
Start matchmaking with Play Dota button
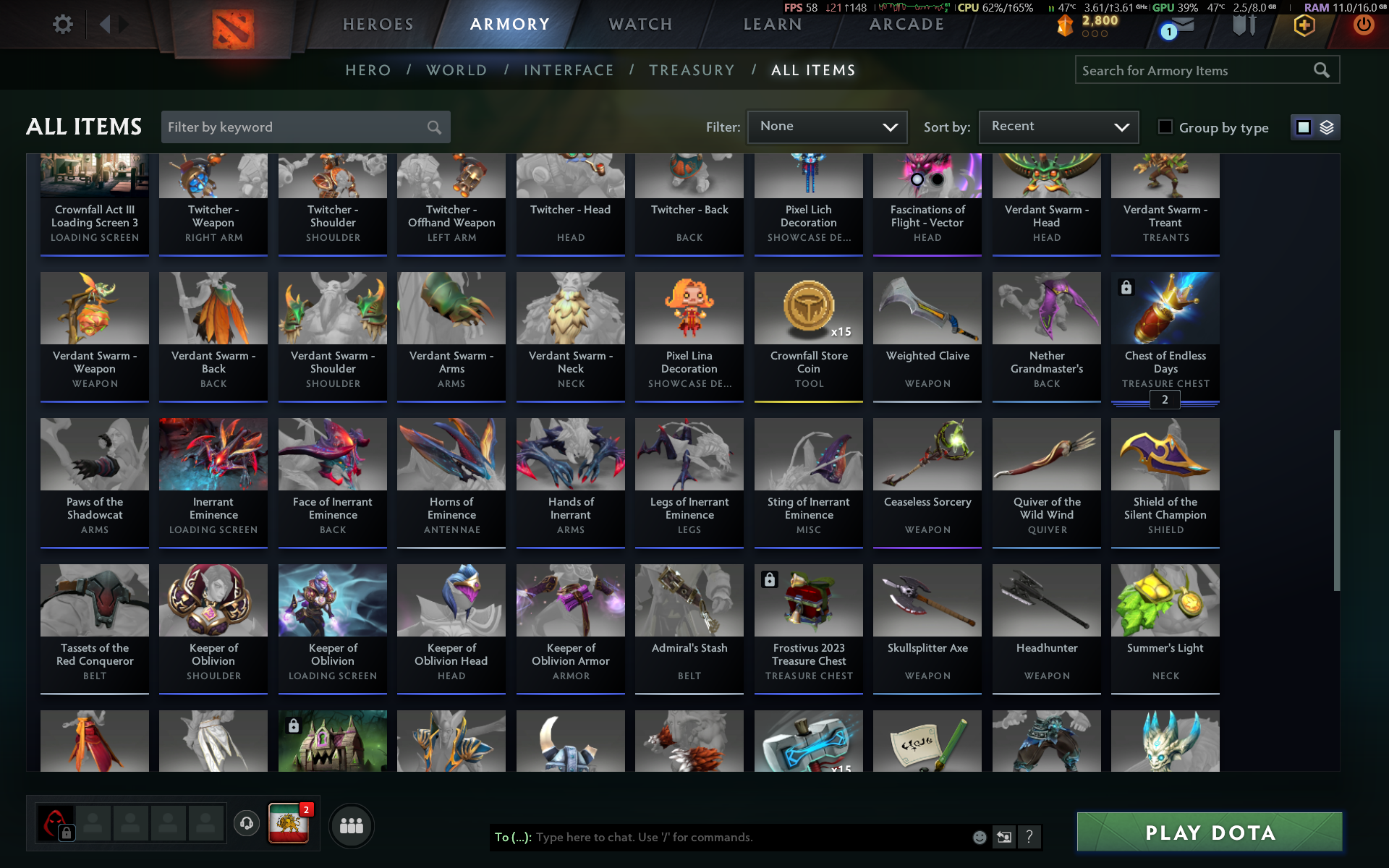pos(1209,833)
